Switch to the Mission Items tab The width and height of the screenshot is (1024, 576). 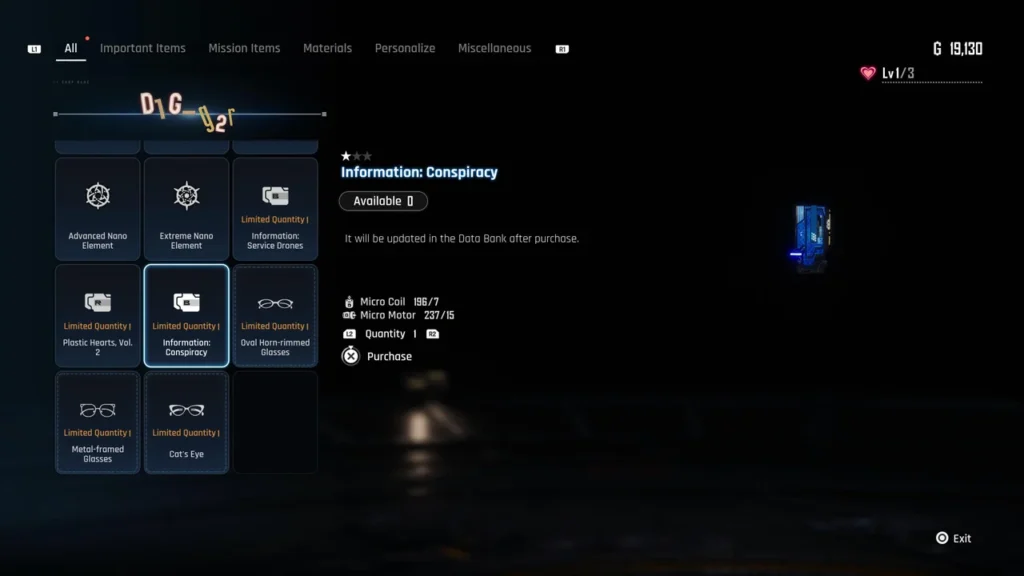point(244,48)
